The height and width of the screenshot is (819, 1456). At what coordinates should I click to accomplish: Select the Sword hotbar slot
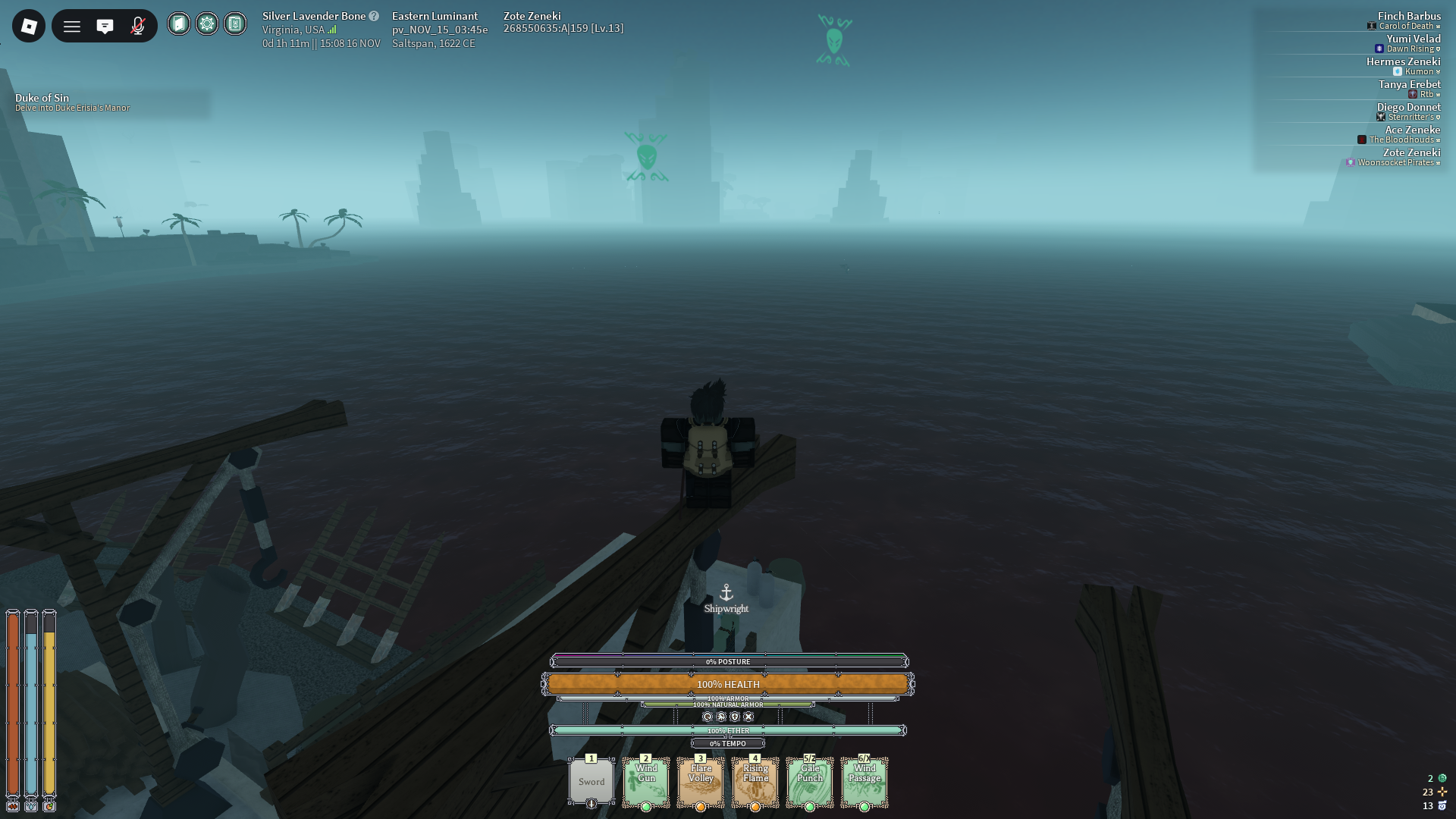[x=591, y=782]
